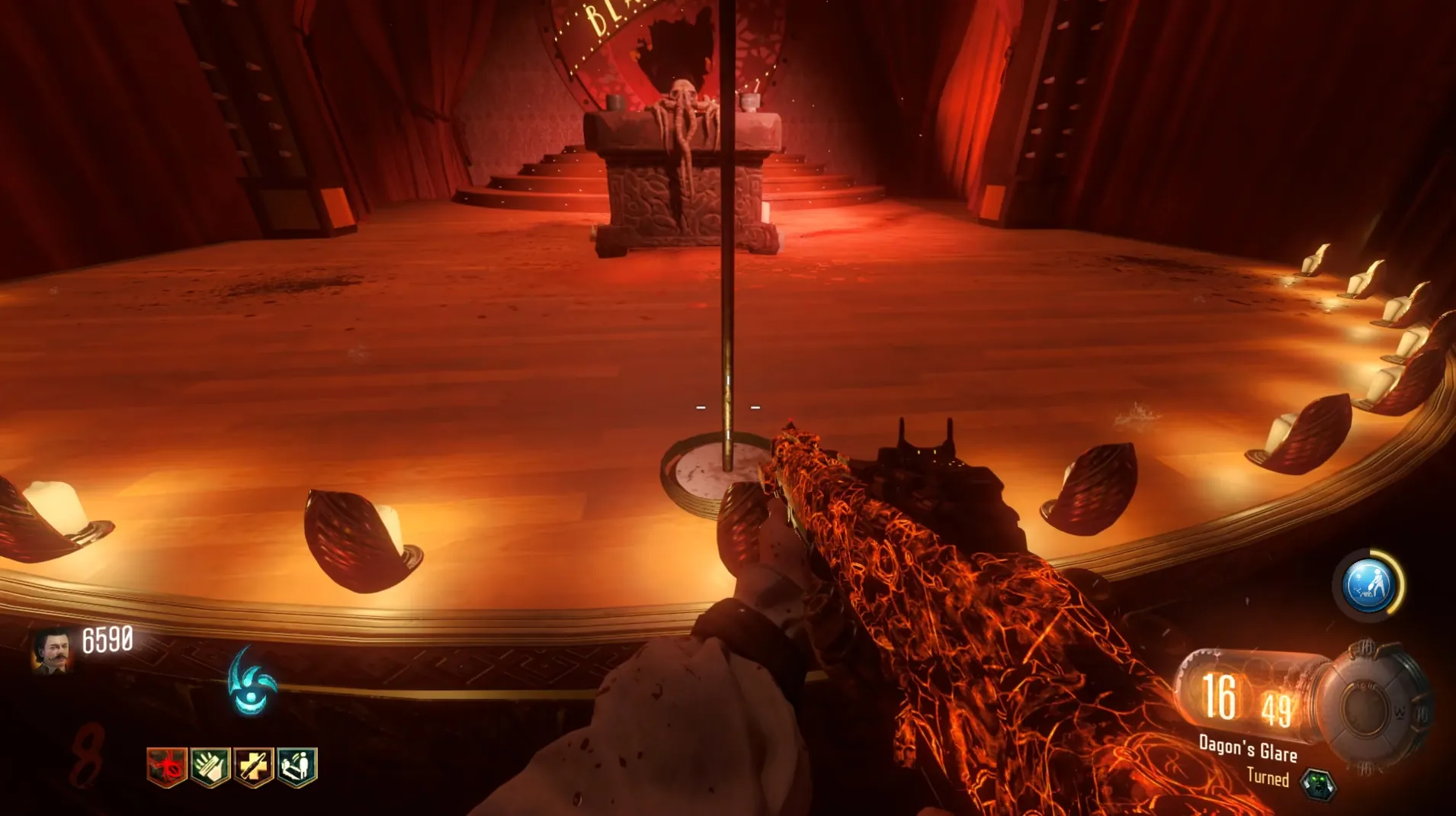This screenshot has height=816, width=1456.
Task: Select the moustached player portrait
Action: pos(52,652)
